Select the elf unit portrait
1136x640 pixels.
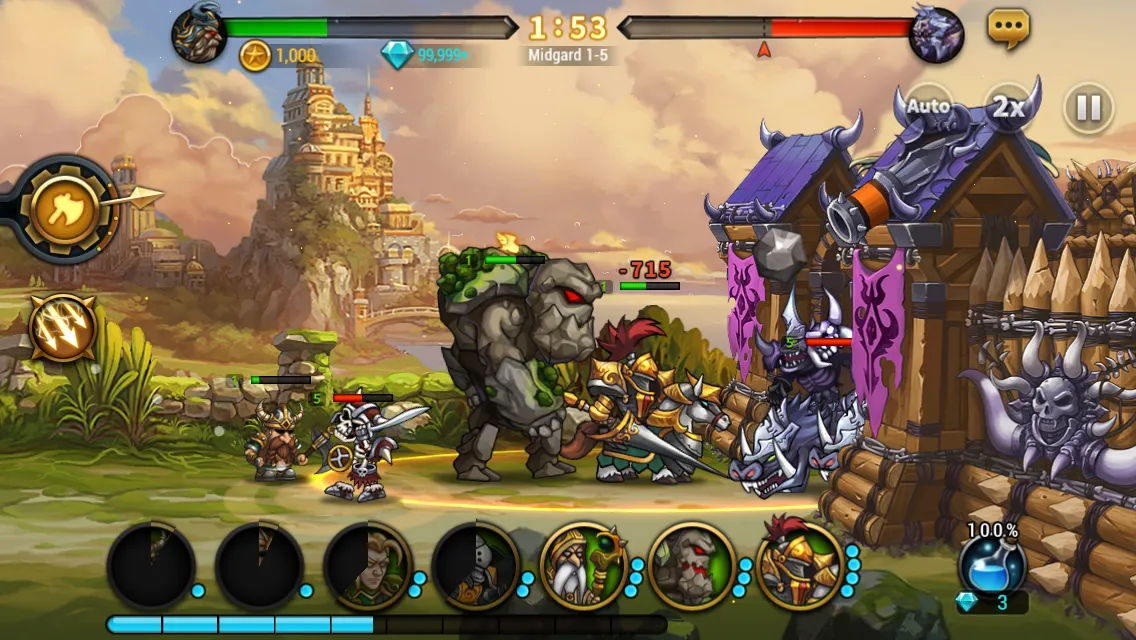point(367,567)
